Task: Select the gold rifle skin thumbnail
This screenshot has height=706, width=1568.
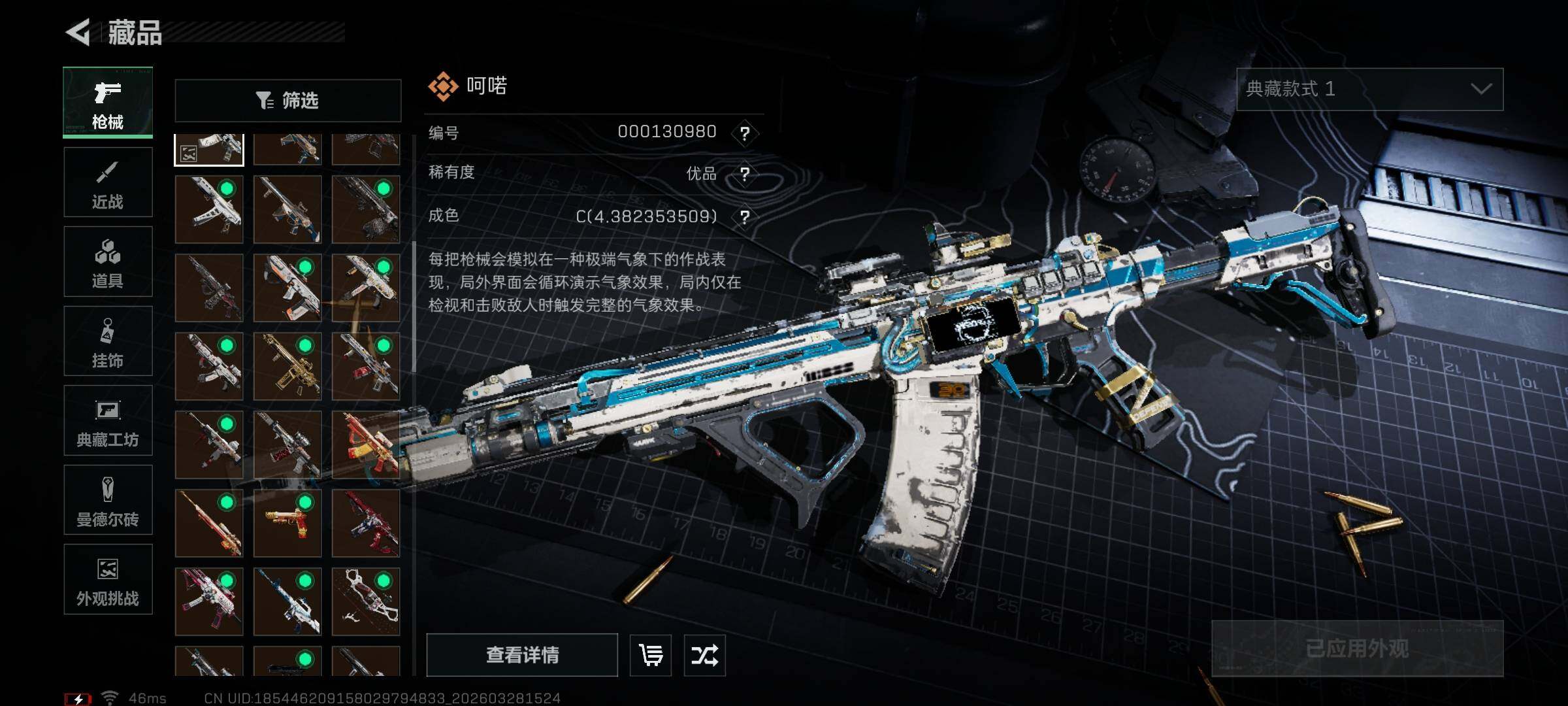Action: [287, 366]
